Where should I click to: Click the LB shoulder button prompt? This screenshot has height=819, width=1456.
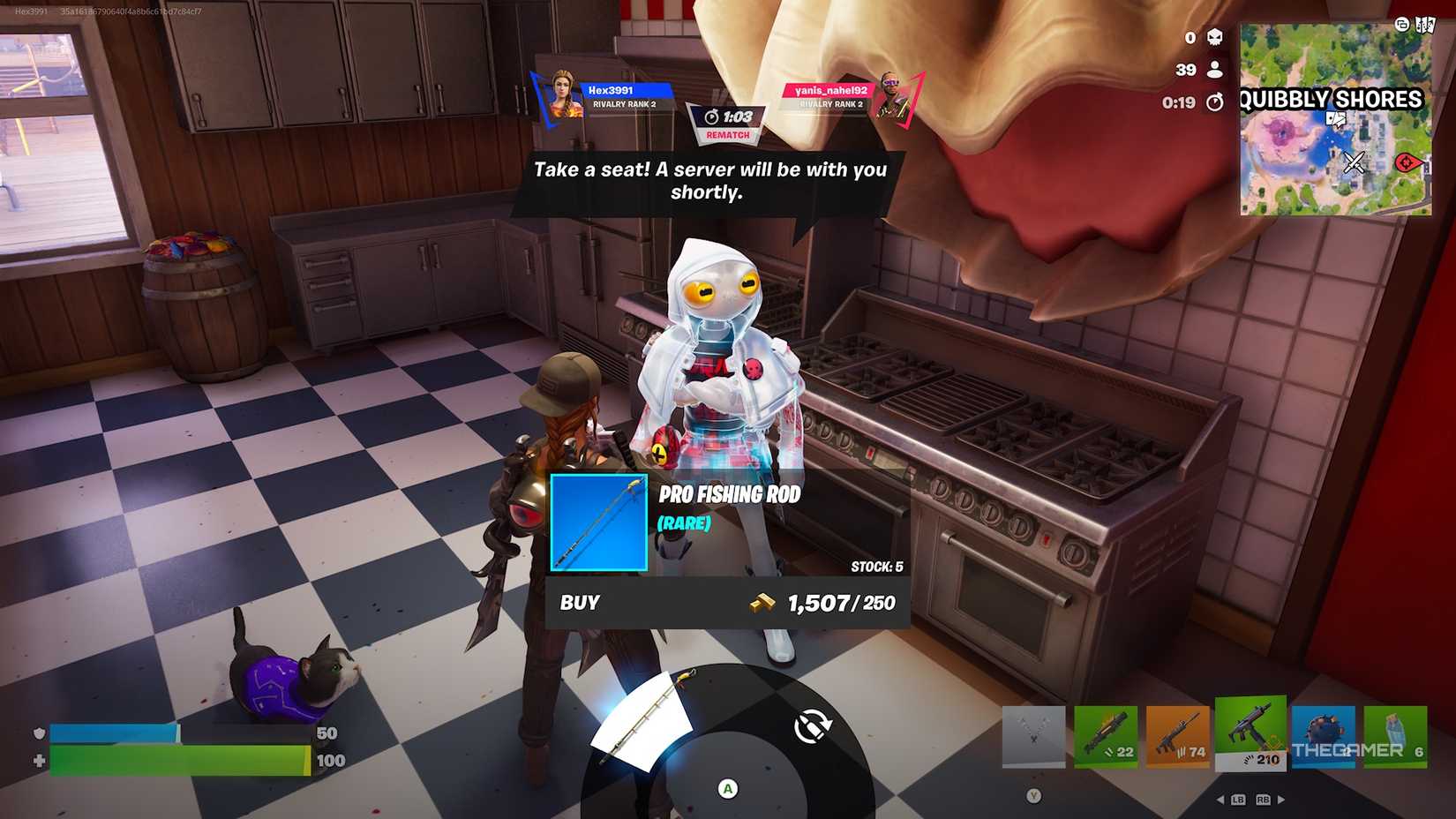(x=1239, y=800)
